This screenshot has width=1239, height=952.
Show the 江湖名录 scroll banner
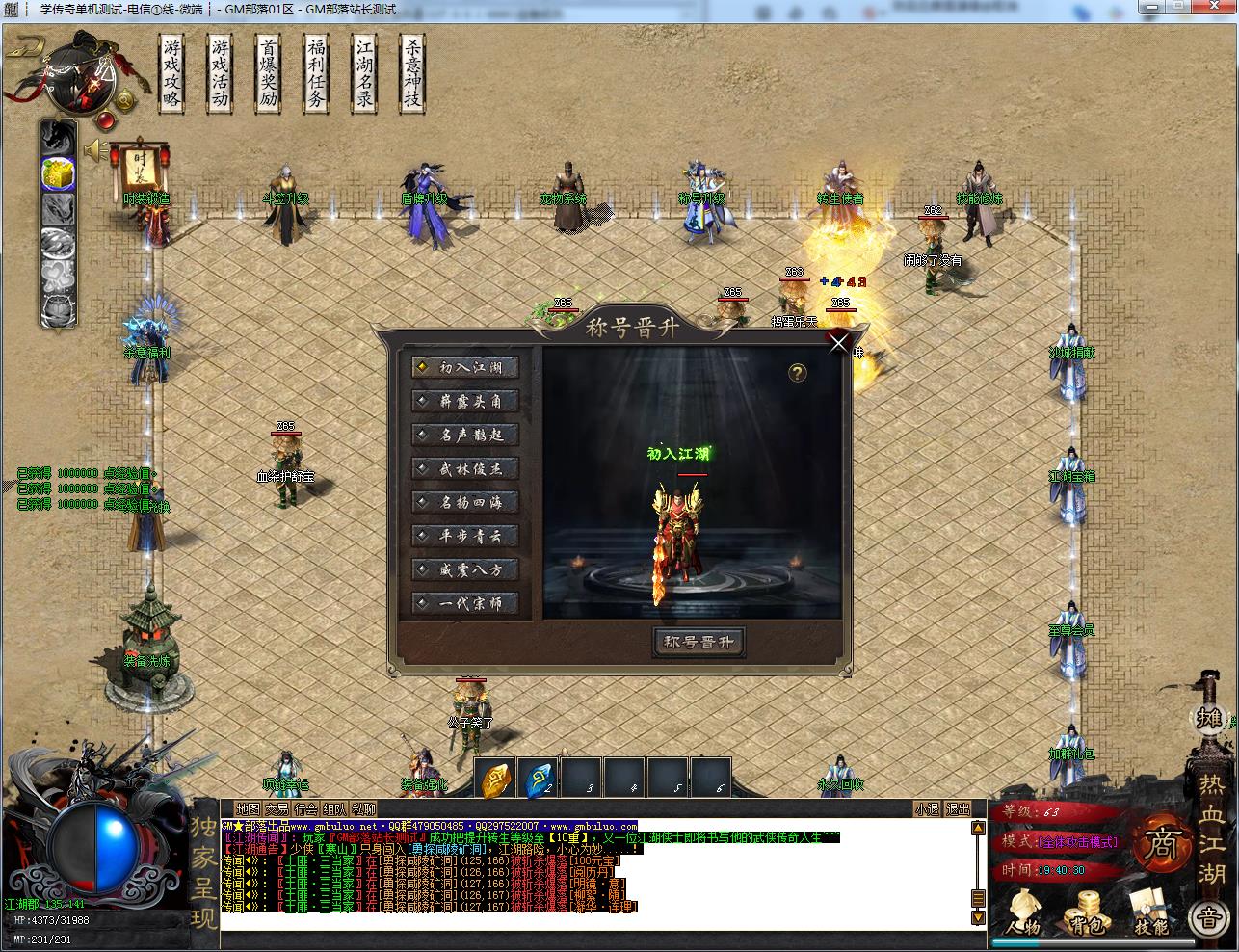364,73
